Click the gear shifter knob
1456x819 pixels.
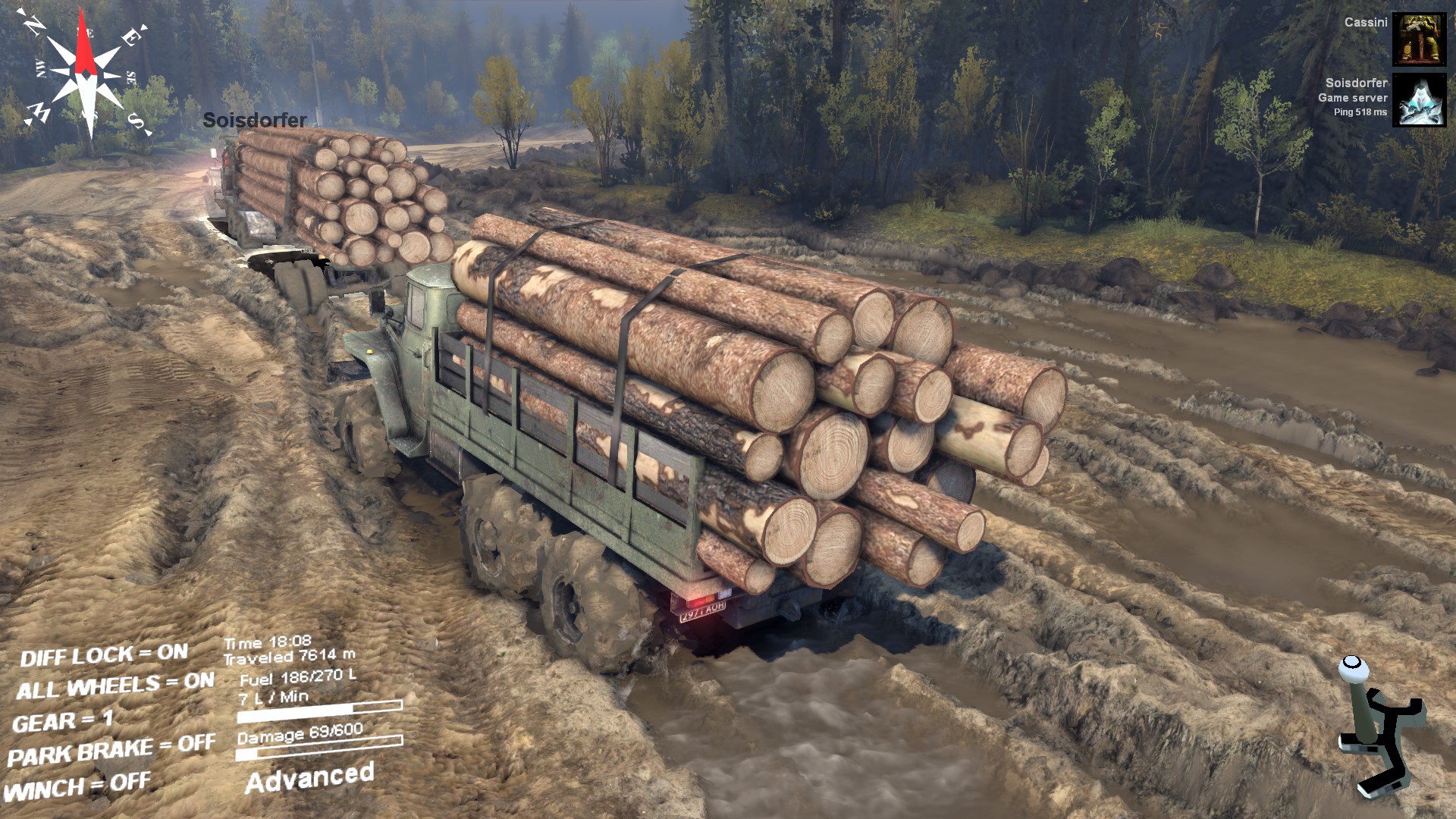[x=1352, y=667]
